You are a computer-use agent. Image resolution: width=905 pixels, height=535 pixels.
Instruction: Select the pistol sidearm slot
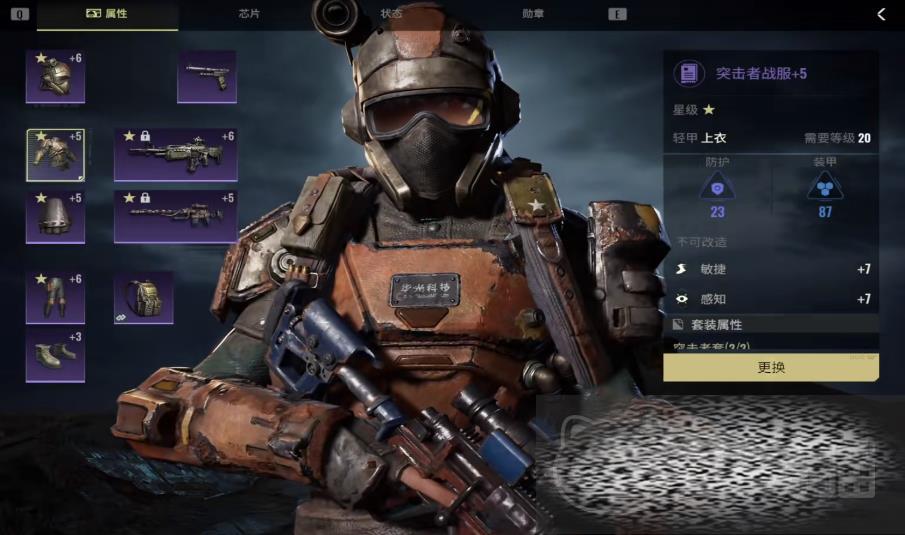pyautogui.click(x=207, y=76)
